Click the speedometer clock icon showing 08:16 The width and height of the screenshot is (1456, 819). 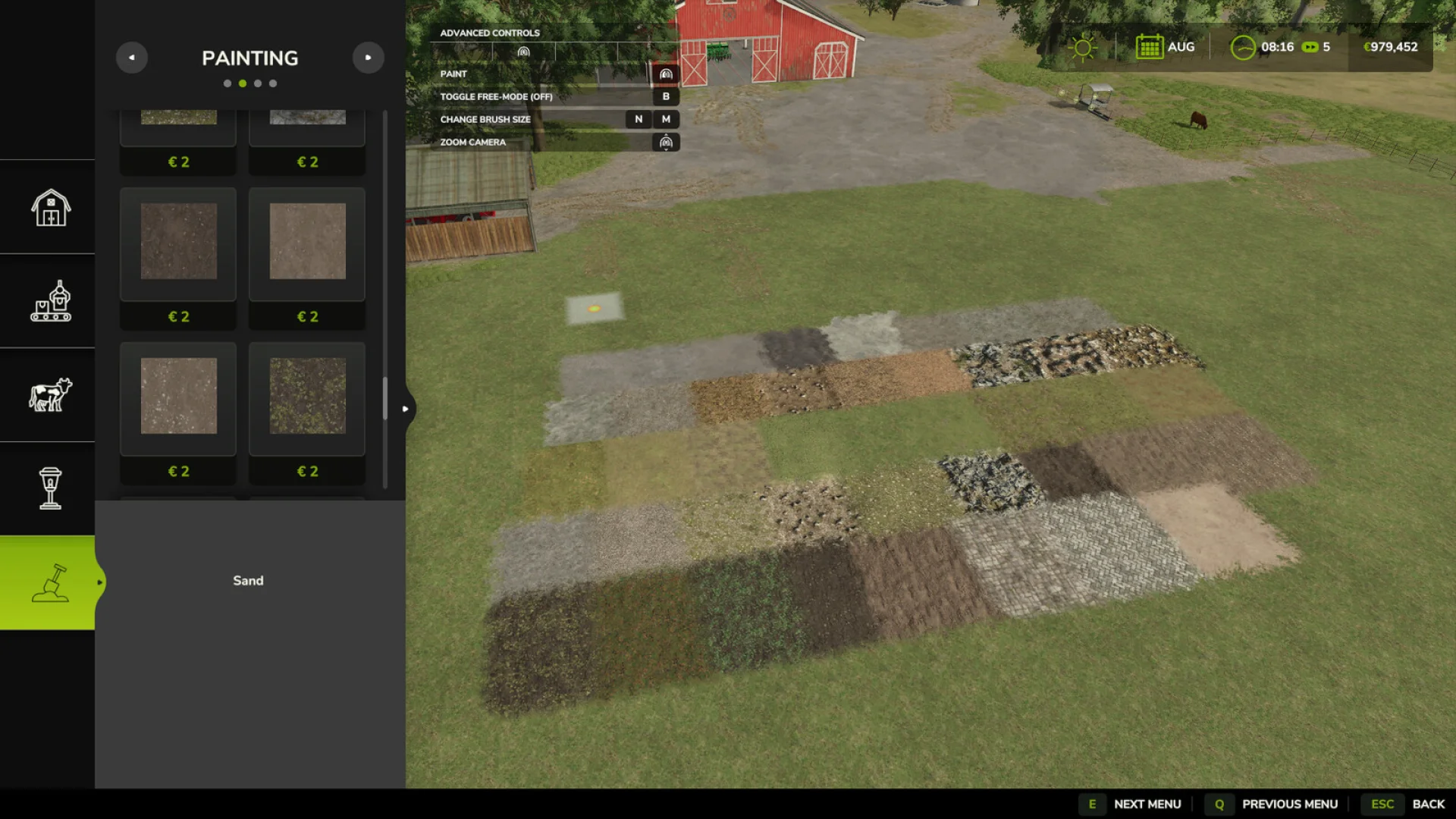pos(1241,46)
